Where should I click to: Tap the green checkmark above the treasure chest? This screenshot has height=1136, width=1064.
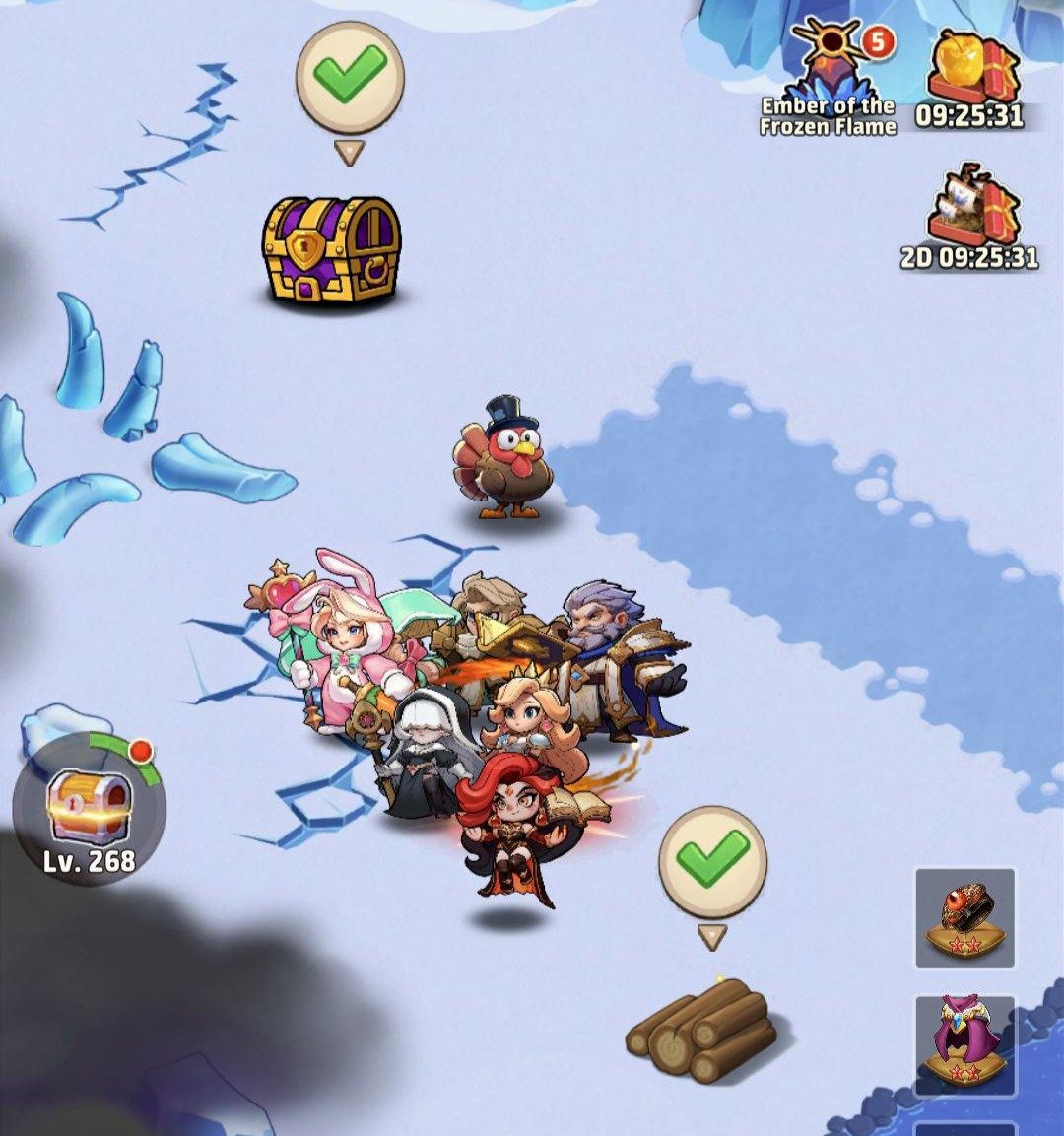(x=350, y=77)
